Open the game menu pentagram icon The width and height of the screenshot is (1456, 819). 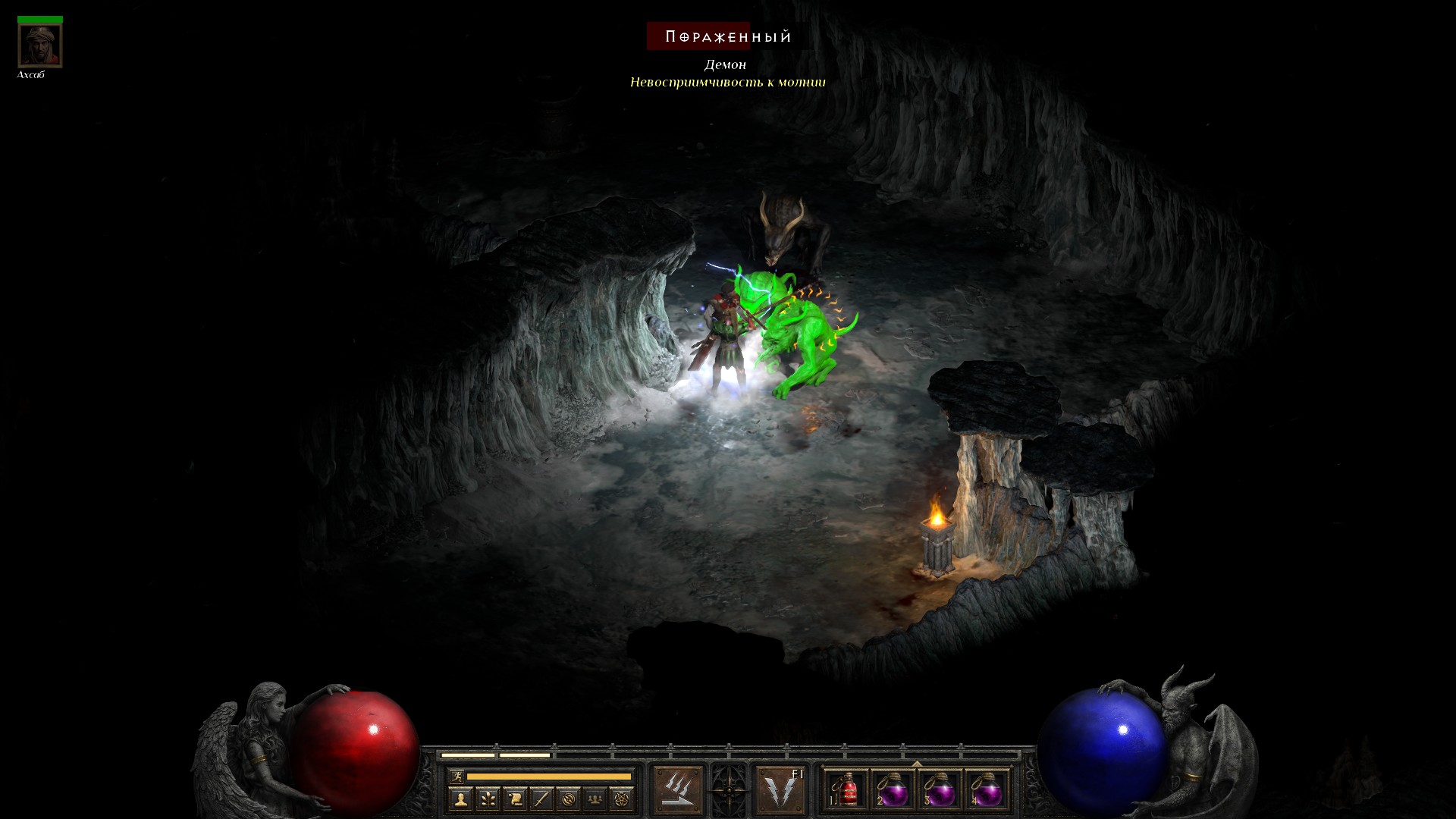tap(622, 799)
